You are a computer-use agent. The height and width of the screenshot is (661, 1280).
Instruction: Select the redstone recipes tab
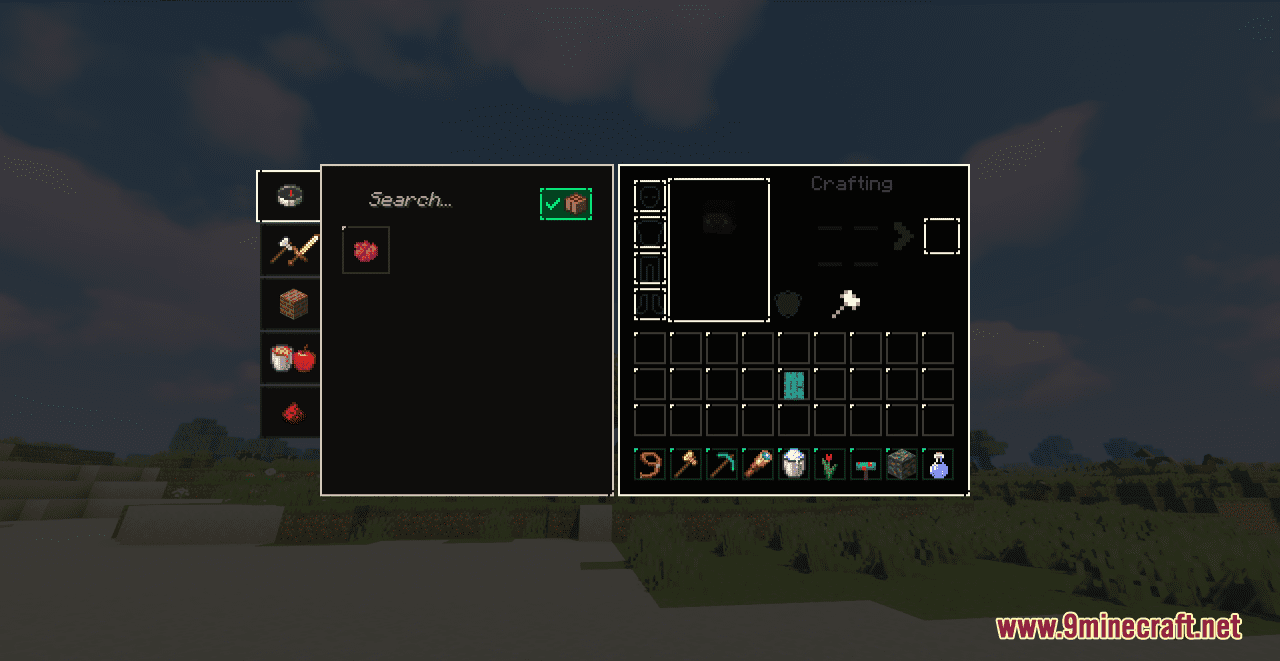point(292,412)
